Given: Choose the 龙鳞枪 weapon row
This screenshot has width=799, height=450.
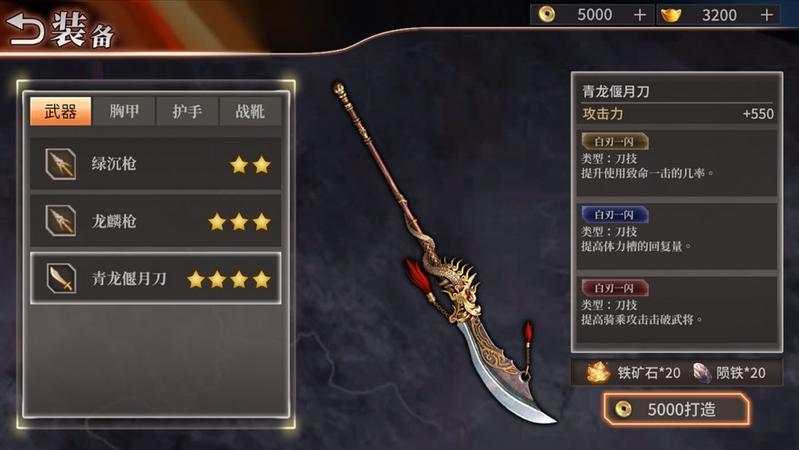Looking at the screenshot, I should [155, 221].
